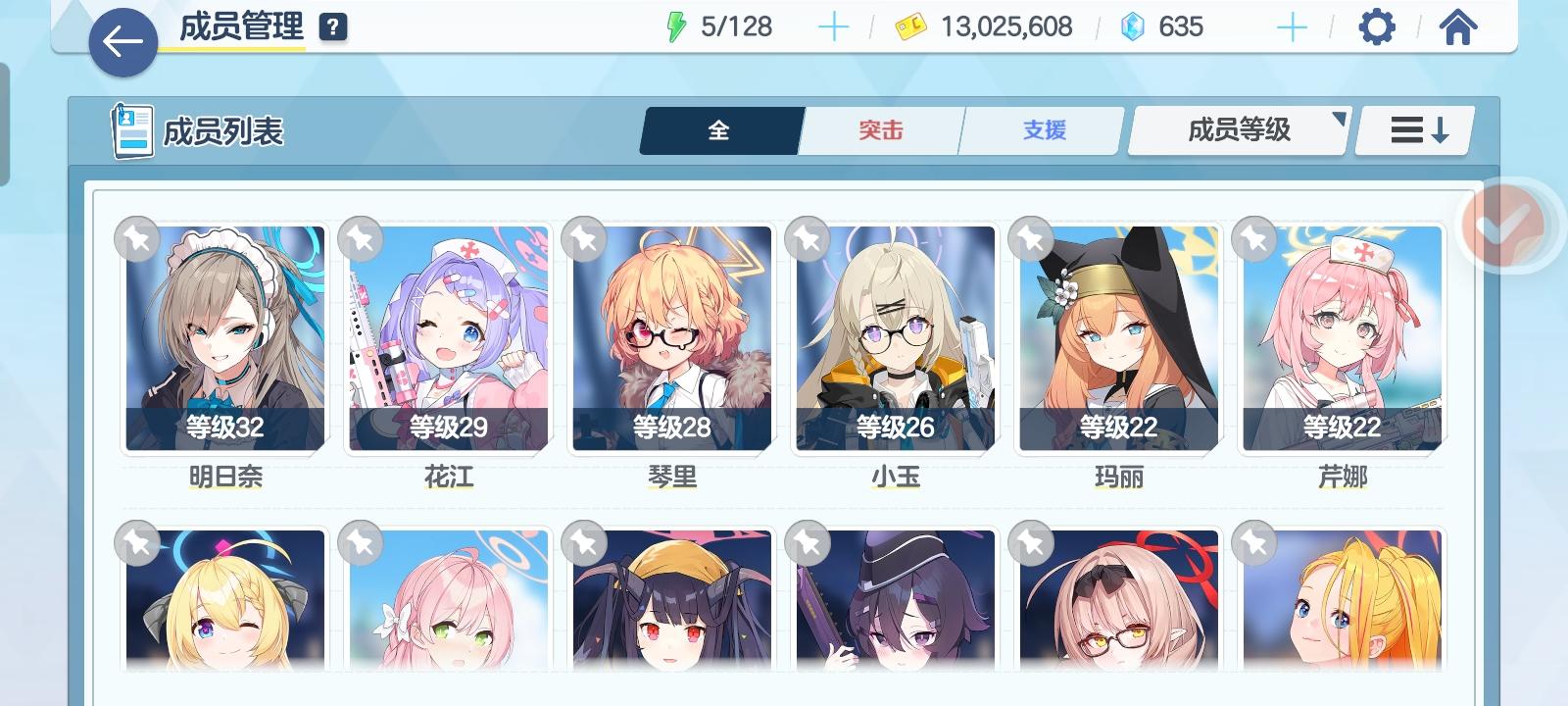The image size is (1568, 706).
Task: Open the 成员等级 sorting dropdown
Action: pyautogui.click(x=1237, y=128)
